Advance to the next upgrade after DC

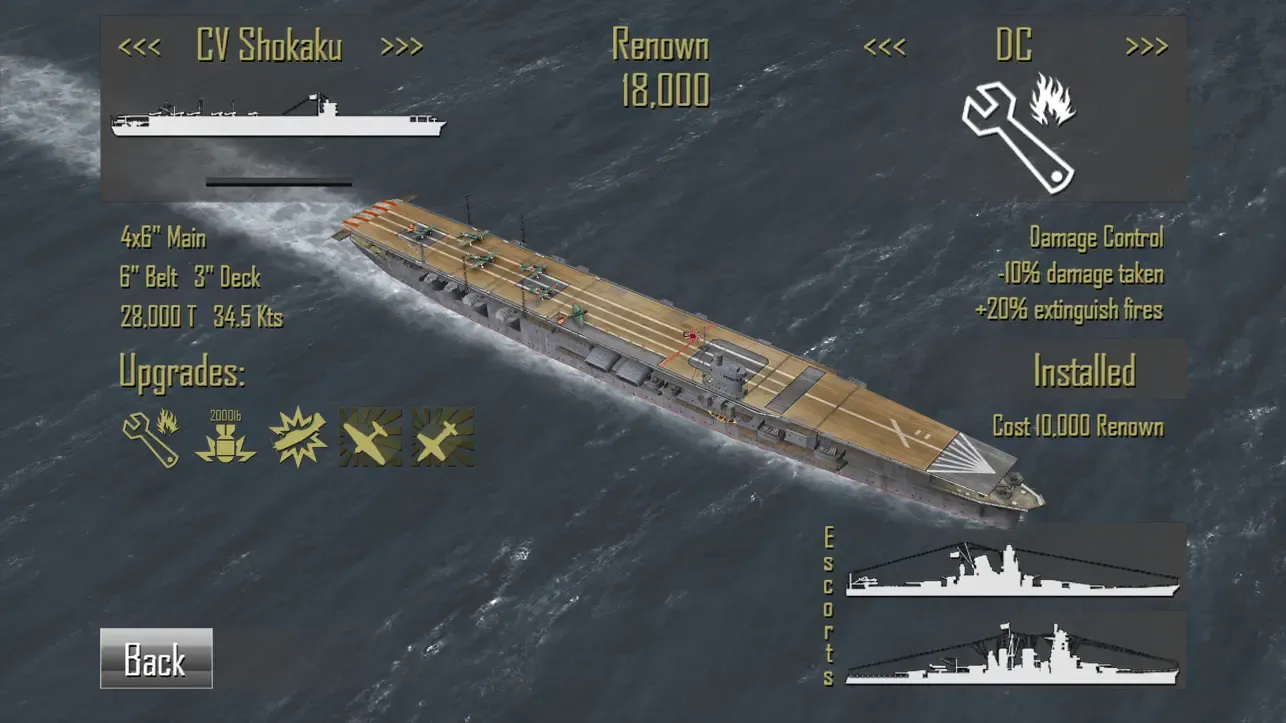click(x=1146, y=46)
